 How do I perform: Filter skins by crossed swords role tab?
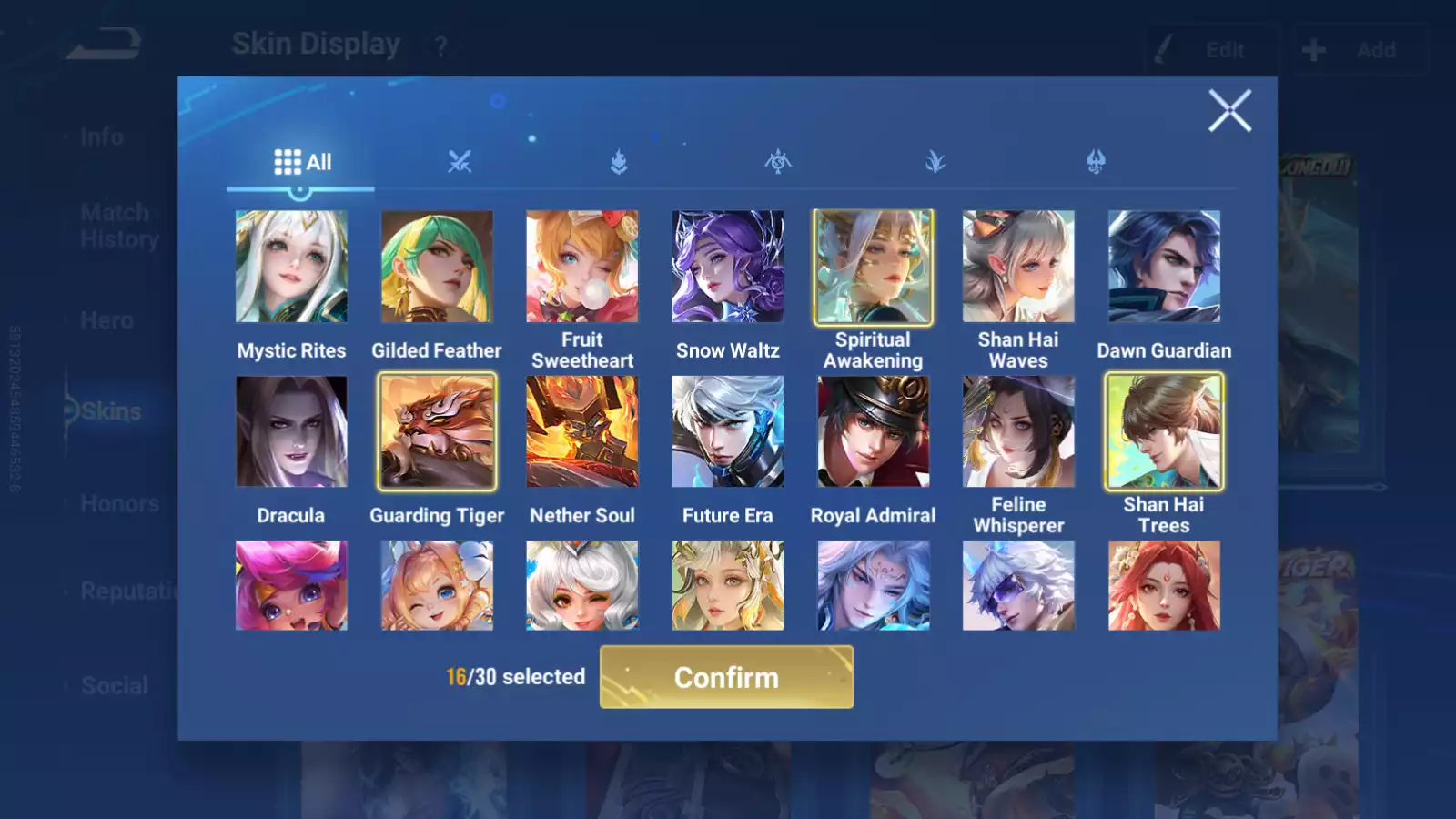pyautogui.click(x=460, y=163)
